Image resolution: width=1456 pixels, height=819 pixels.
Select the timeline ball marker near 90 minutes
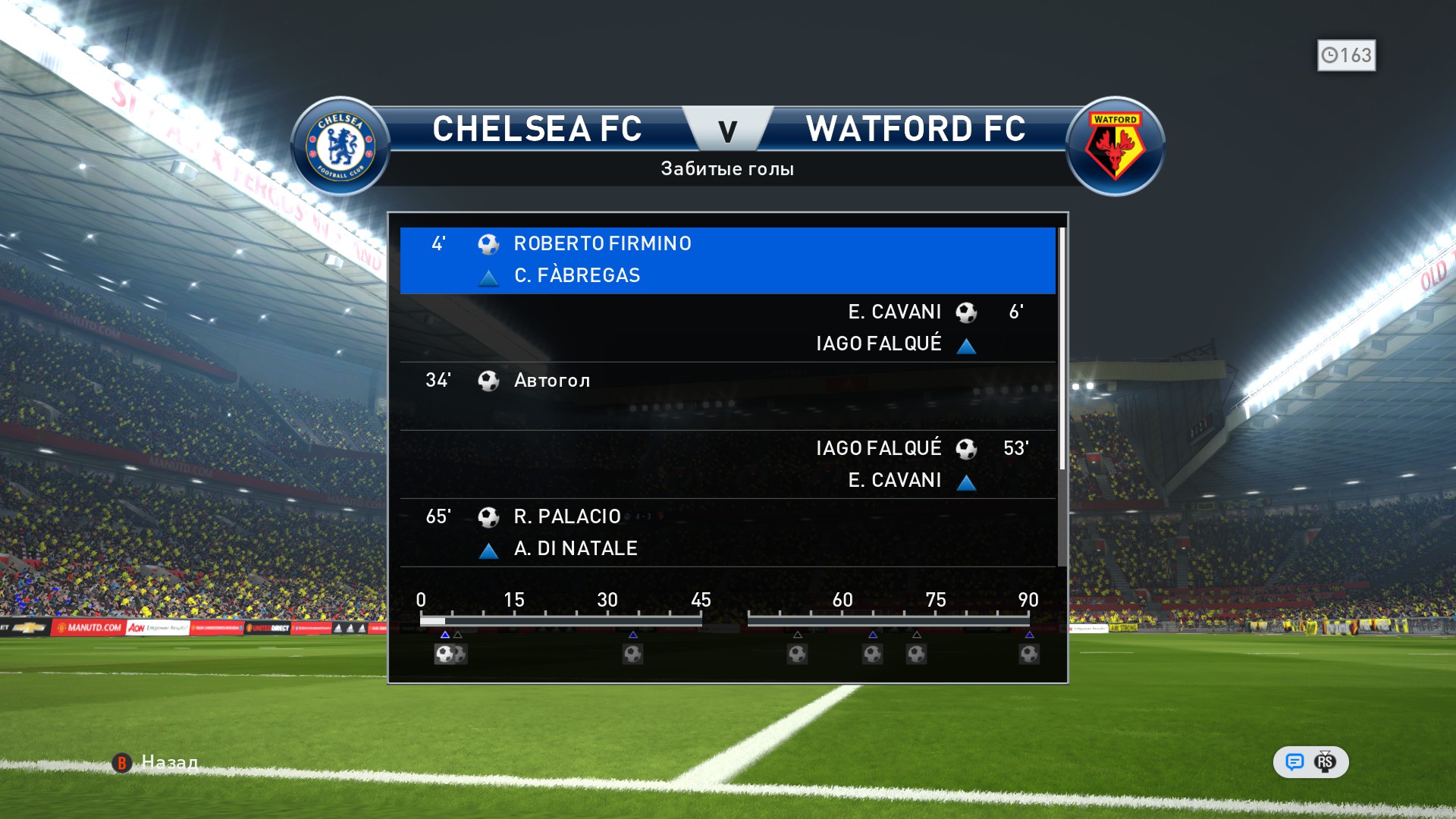tap(1029, 654)
